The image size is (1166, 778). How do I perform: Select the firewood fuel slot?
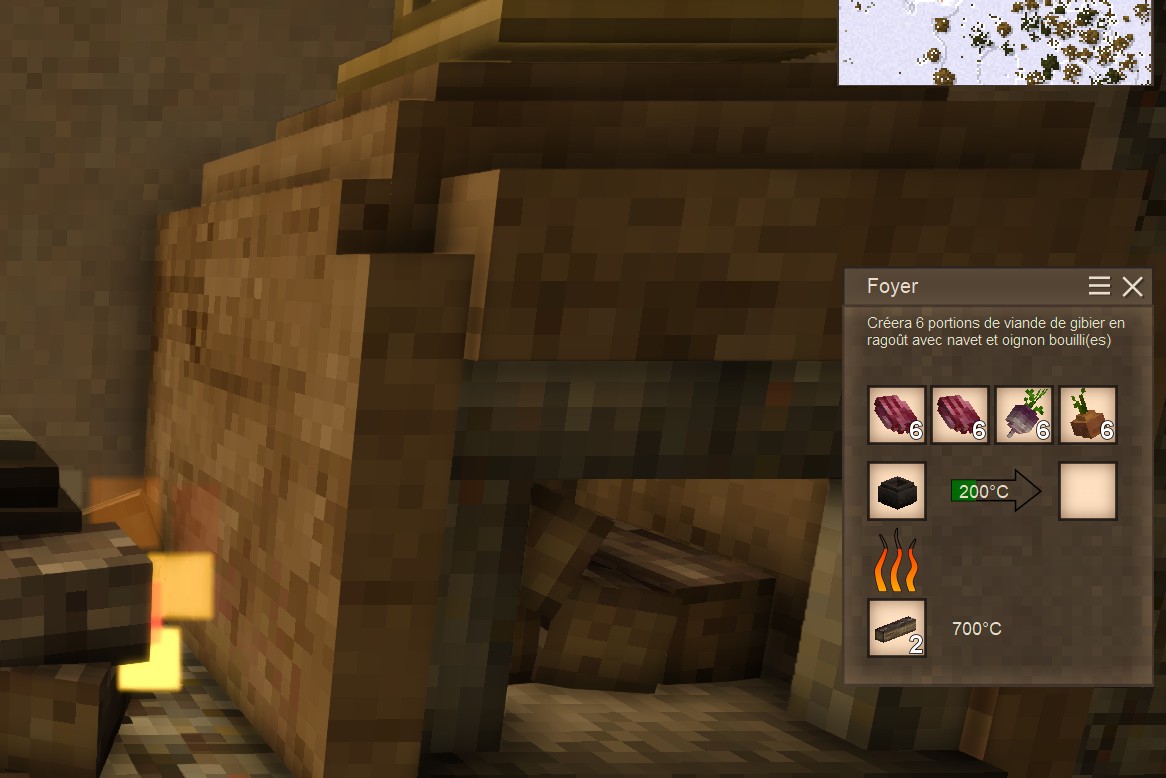pos(897,628)
